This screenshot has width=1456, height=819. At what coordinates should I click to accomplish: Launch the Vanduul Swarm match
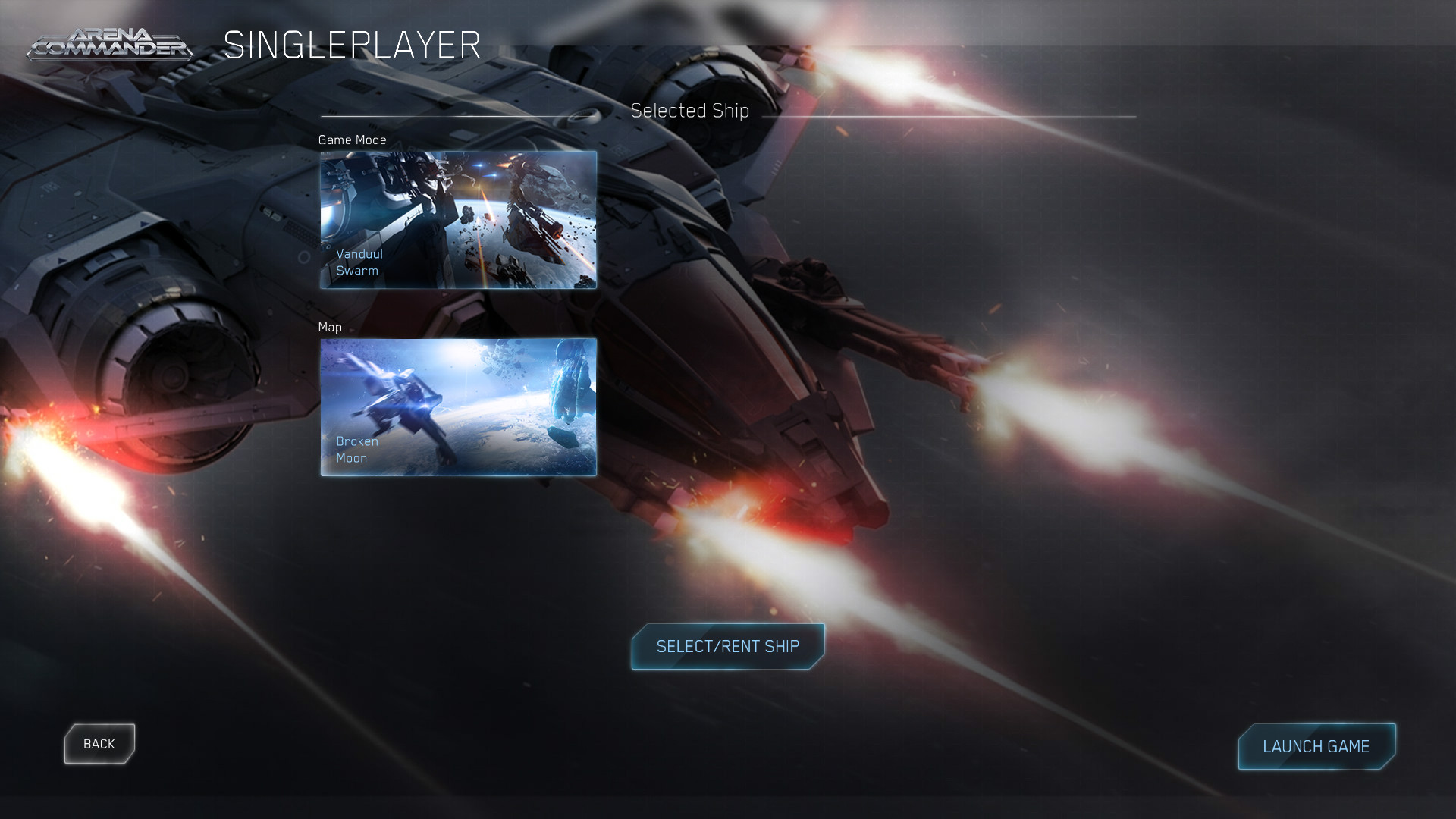point(1316,746)
